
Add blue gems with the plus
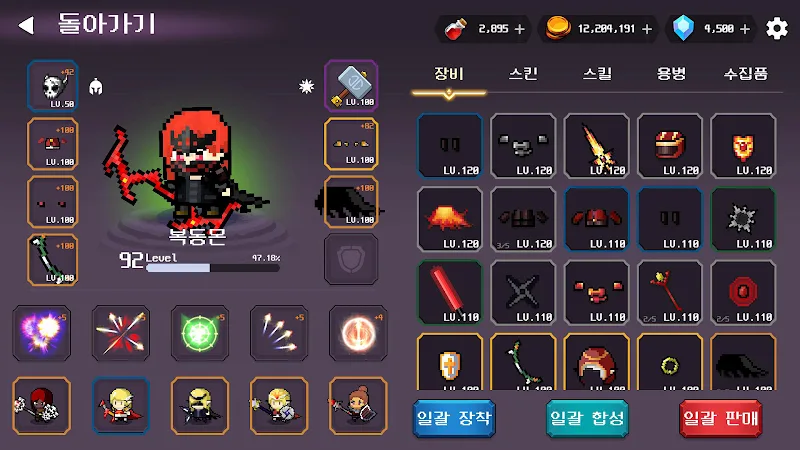pyautogui.click(x=743, y=29)
